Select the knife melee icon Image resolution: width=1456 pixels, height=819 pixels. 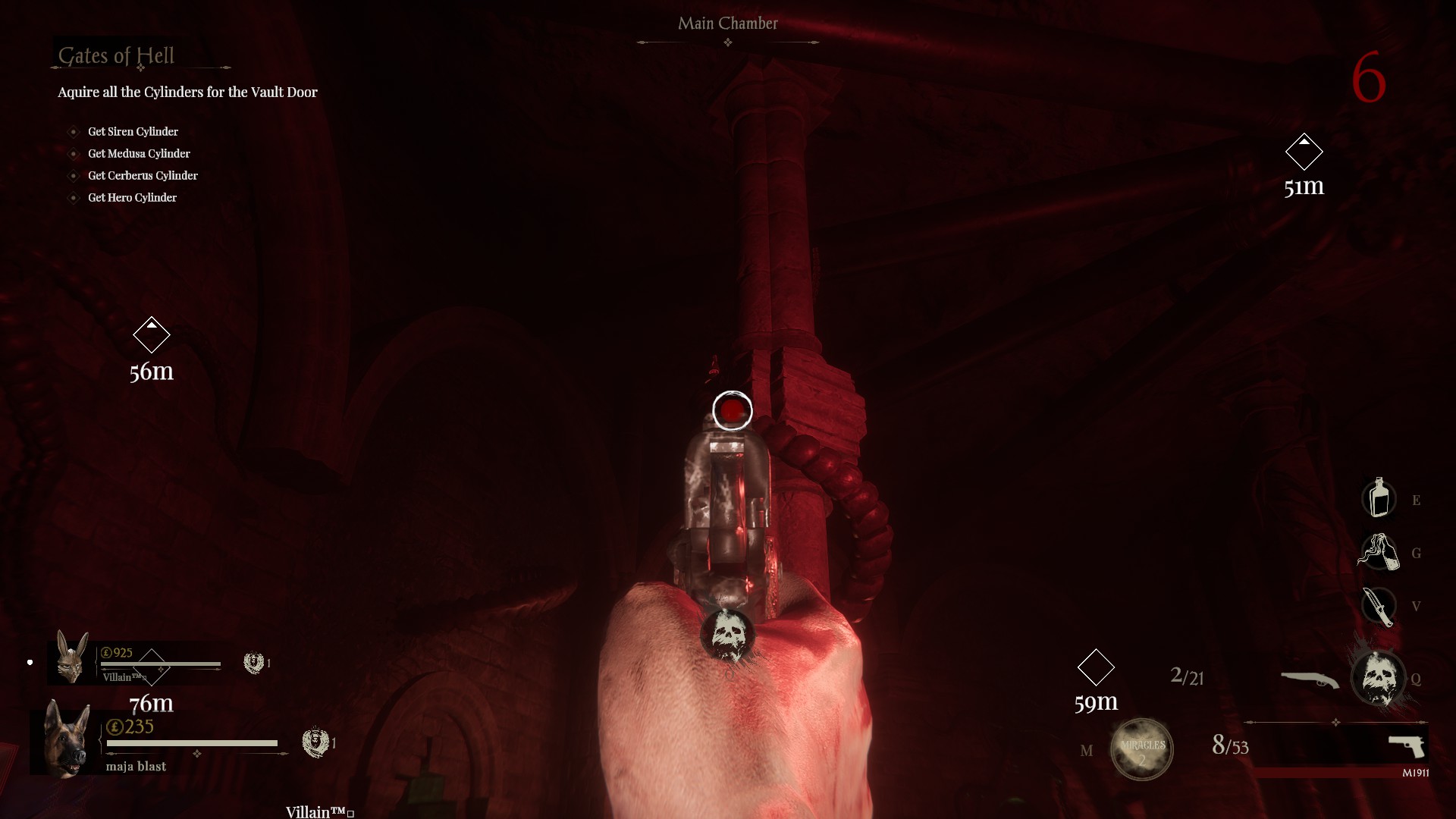(x=1378, y=606)
